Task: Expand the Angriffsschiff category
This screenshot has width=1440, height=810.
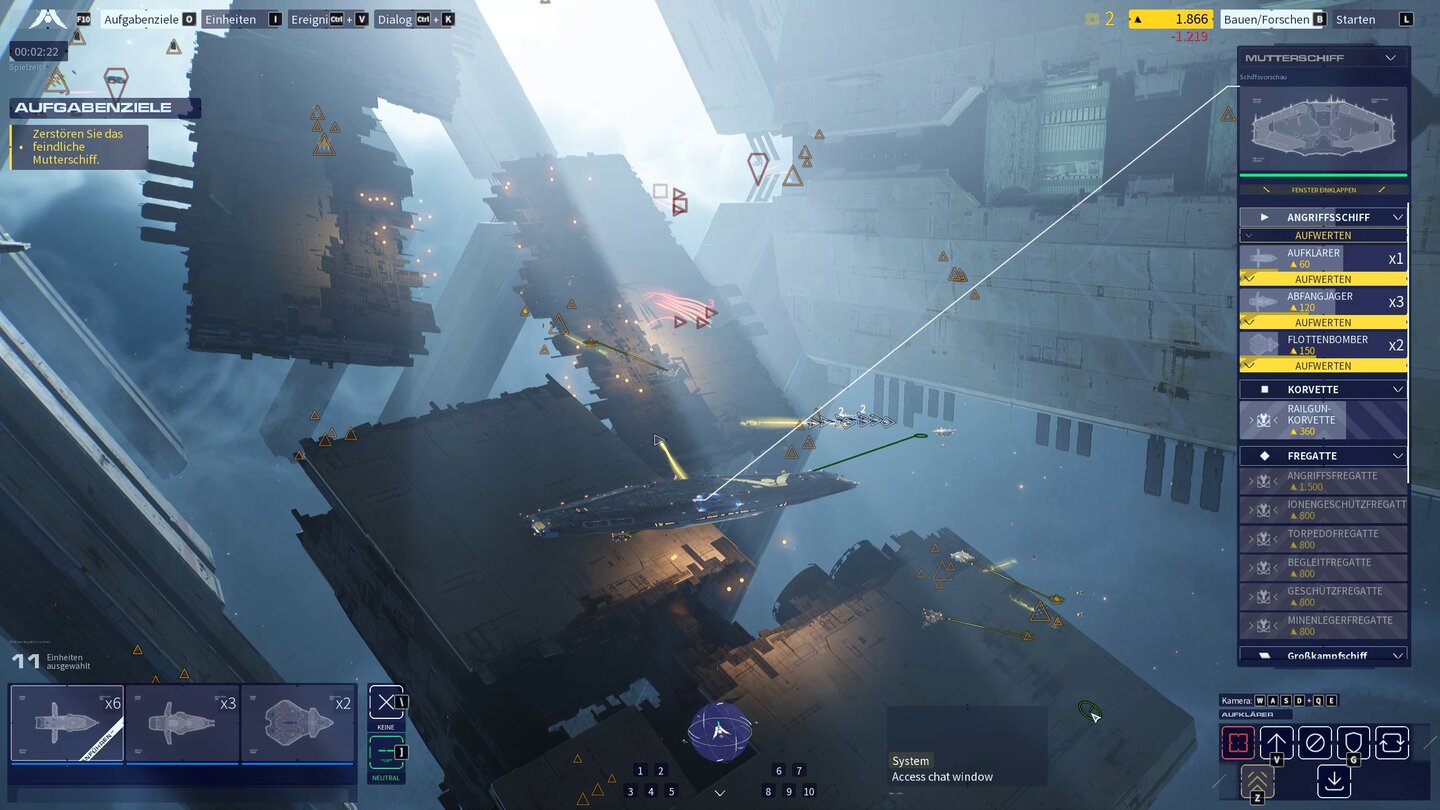Action: click(x=1322, y=216)
